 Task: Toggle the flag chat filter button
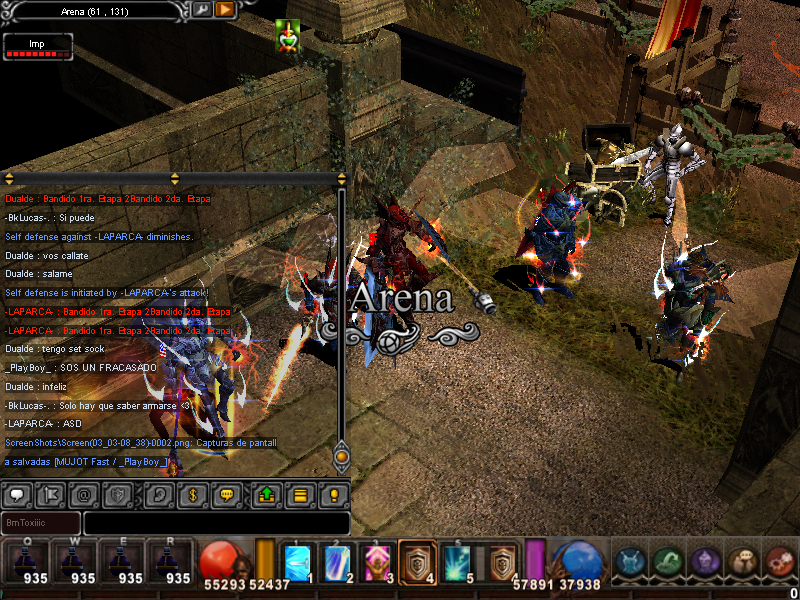(52, 494)
